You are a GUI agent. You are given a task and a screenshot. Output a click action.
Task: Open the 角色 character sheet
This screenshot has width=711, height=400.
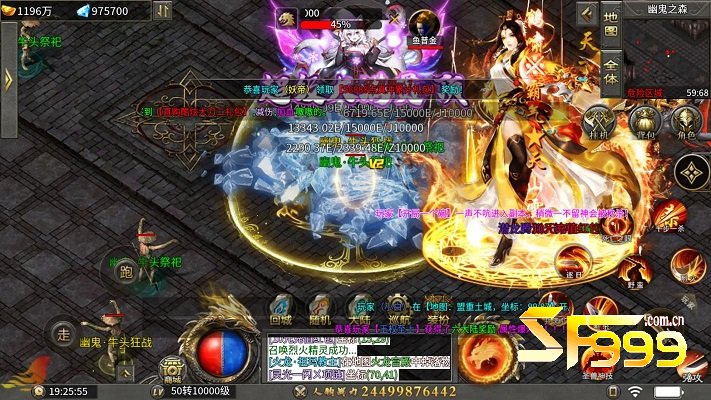(x=687, y=120)
